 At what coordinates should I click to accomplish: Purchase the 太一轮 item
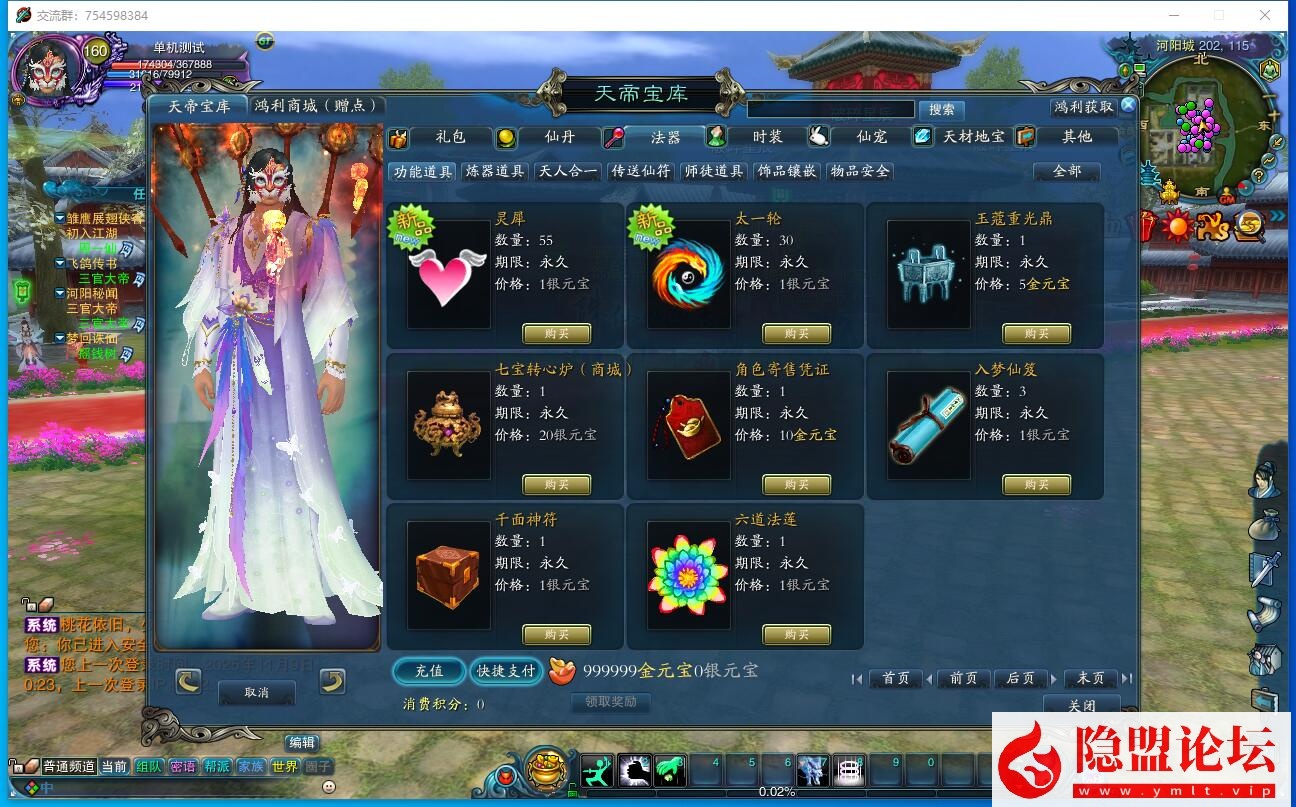click(797, 333)
